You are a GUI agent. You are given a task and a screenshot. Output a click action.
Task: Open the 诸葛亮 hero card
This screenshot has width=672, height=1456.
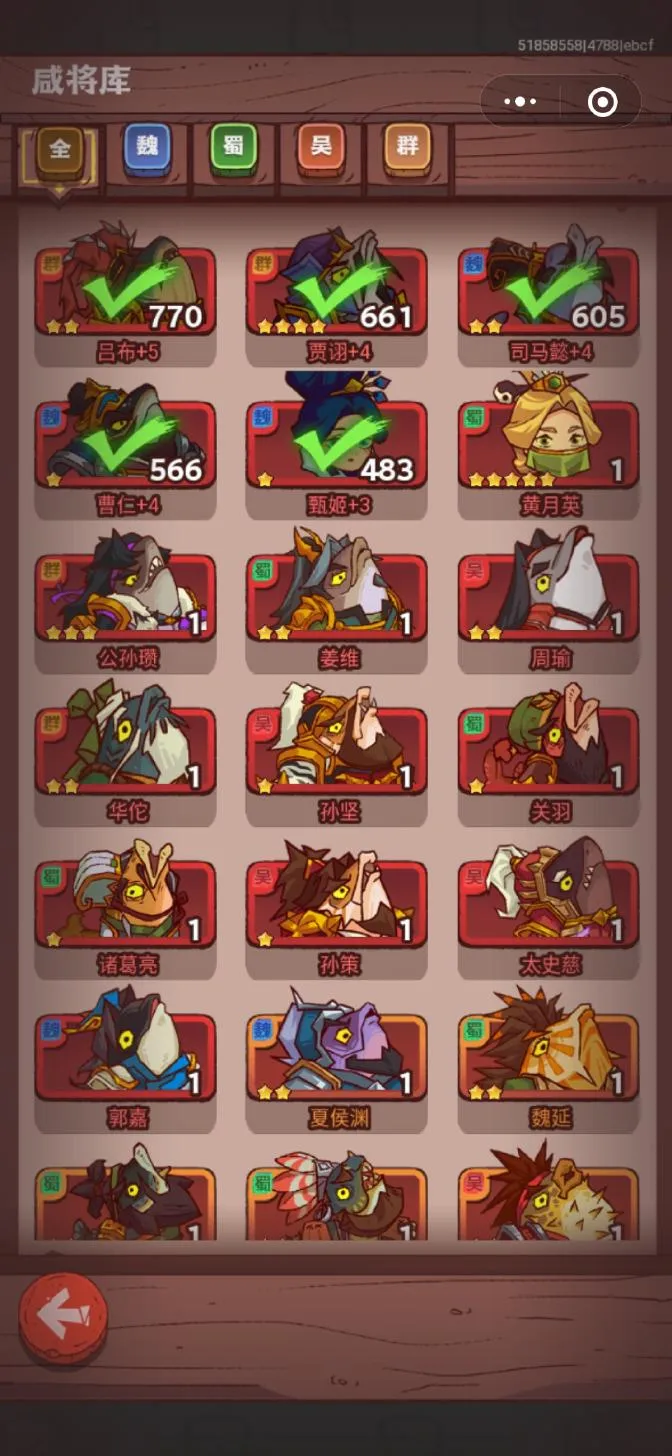tap(126, 904)
